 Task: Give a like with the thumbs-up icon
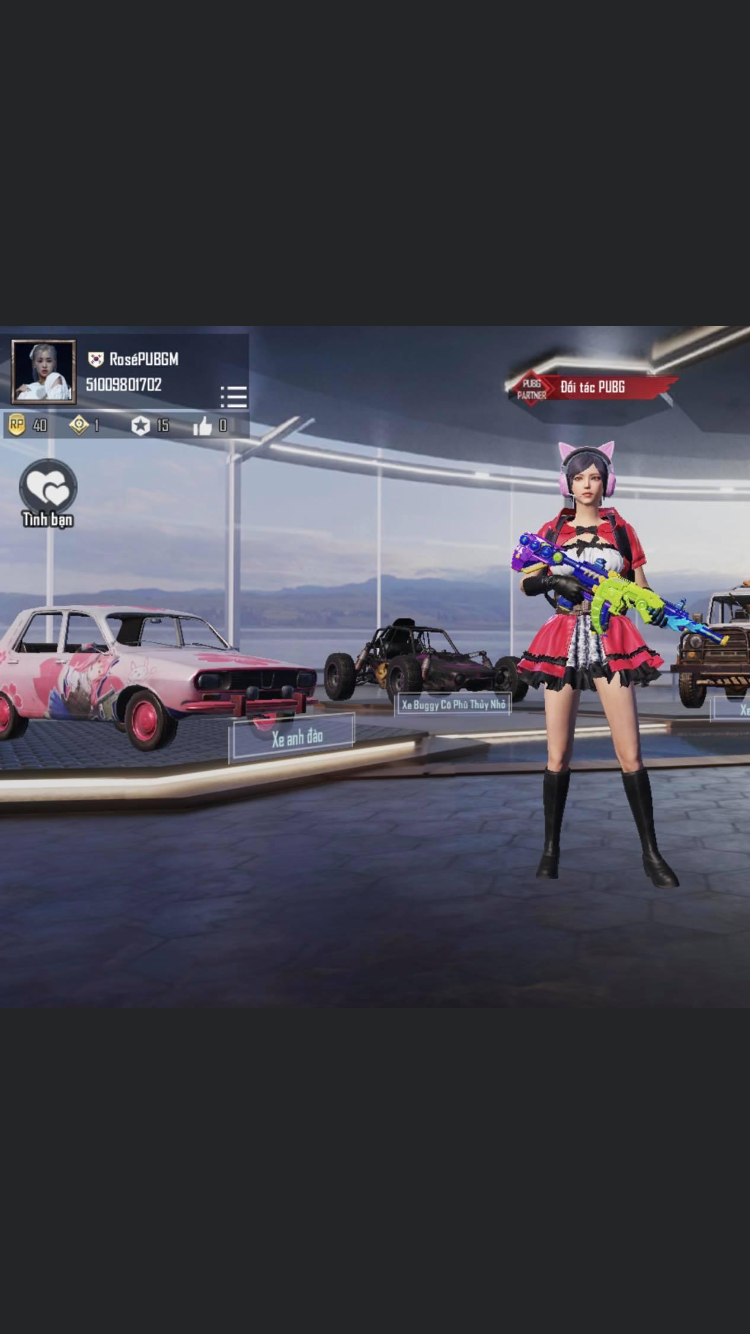(203, 426)
